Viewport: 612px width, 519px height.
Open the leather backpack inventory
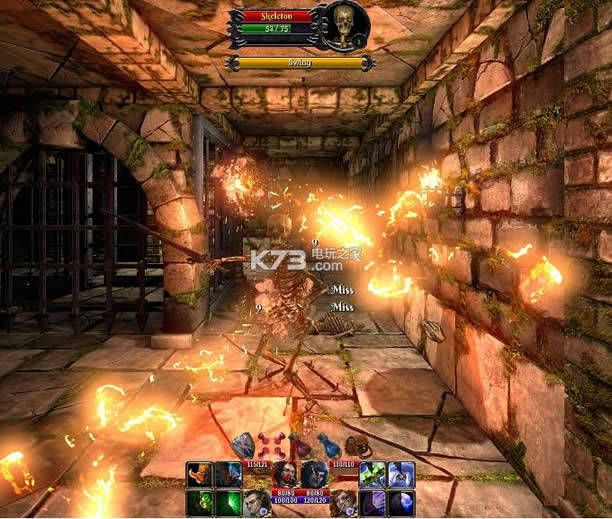click(x=359, y=446)
